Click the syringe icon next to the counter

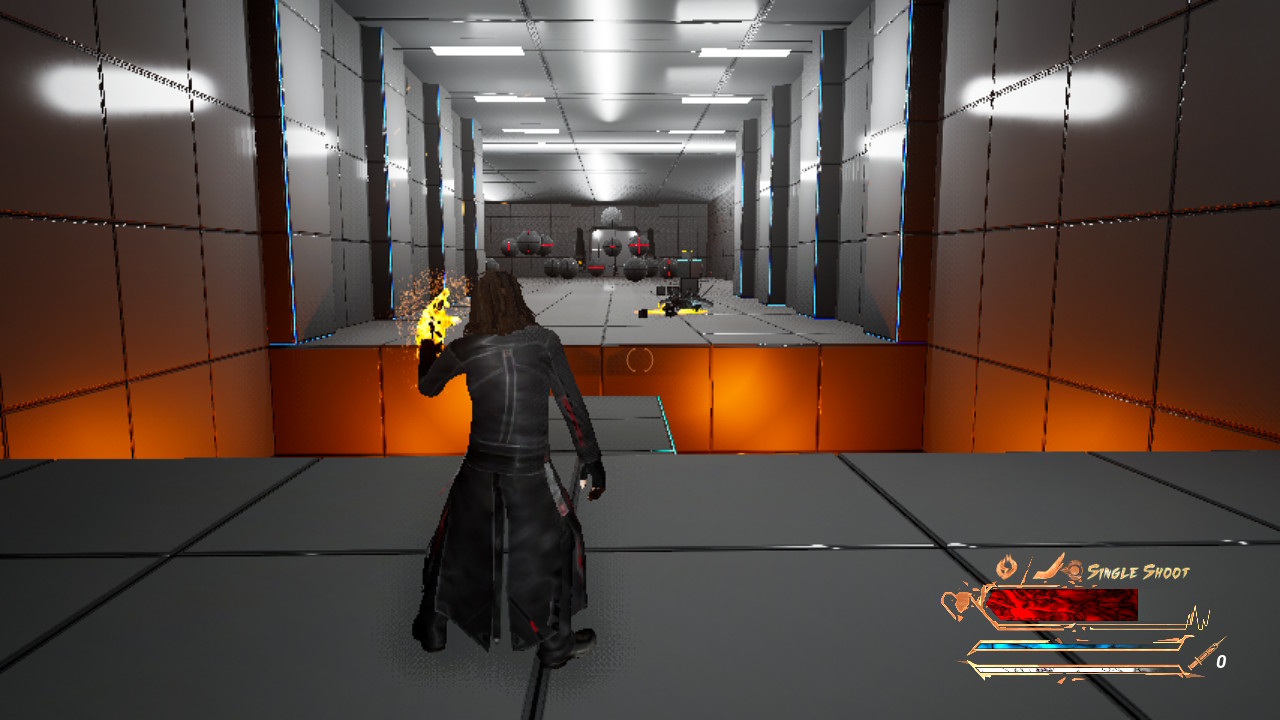1206,653
